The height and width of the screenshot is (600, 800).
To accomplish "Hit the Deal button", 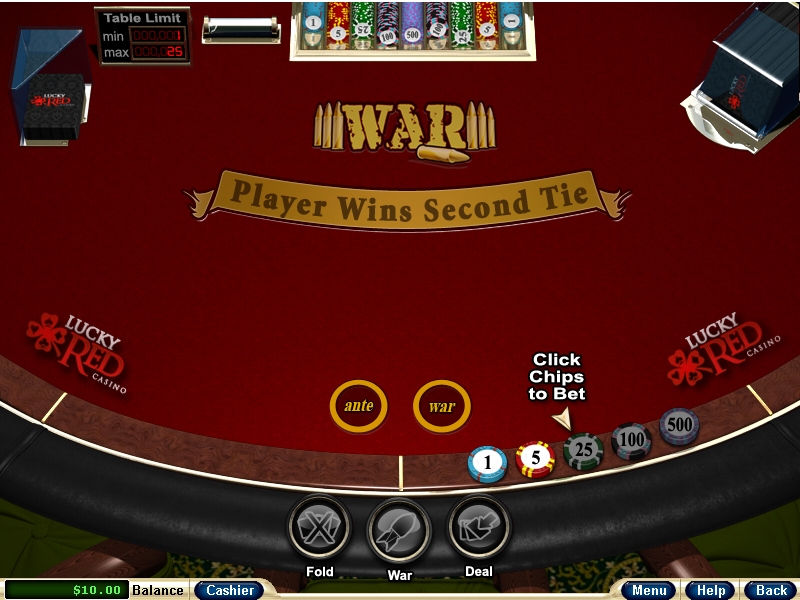I will coord(479,527).
